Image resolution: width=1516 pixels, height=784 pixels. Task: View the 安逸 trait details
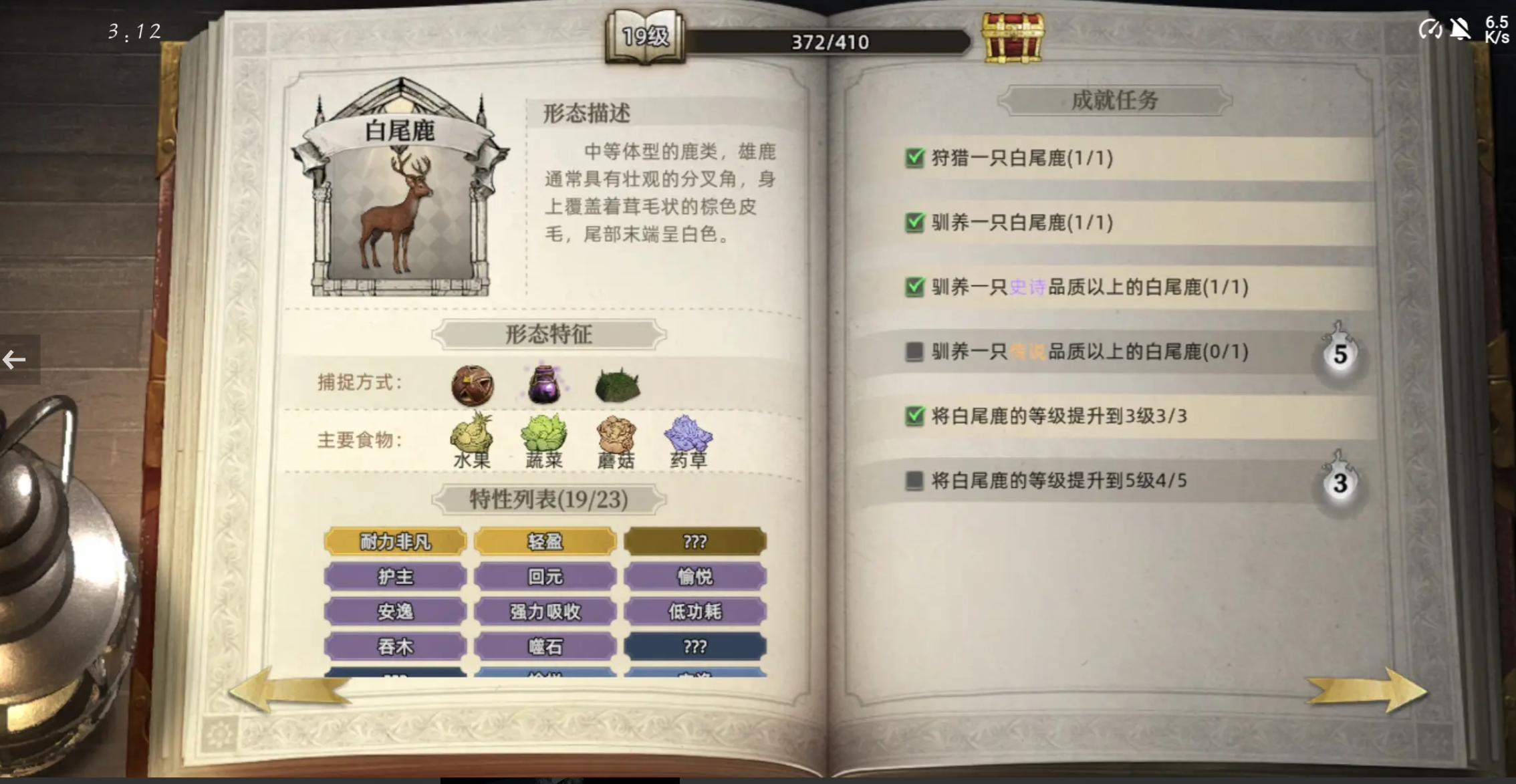point(395,612)
